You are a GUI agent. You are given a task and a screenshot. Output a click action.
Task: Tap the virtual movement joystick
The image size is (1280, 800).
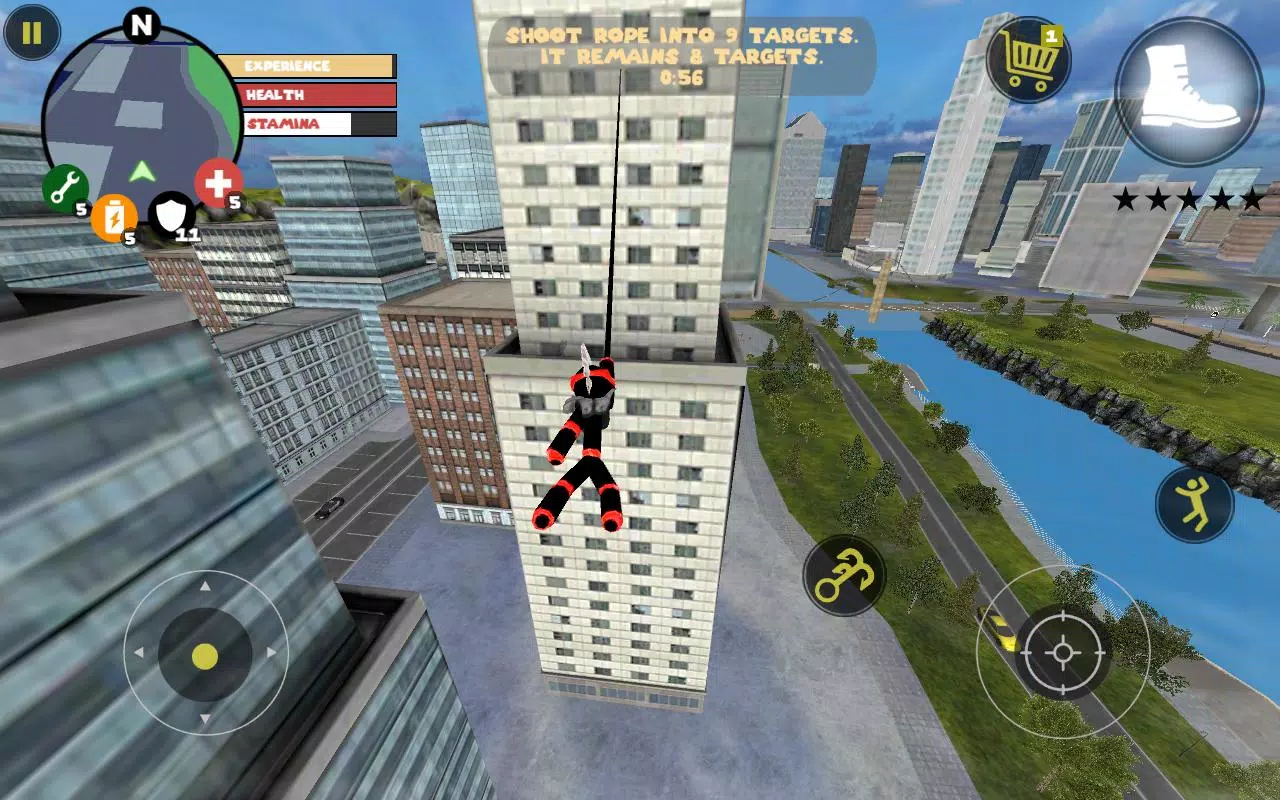[x=205, y=656]
